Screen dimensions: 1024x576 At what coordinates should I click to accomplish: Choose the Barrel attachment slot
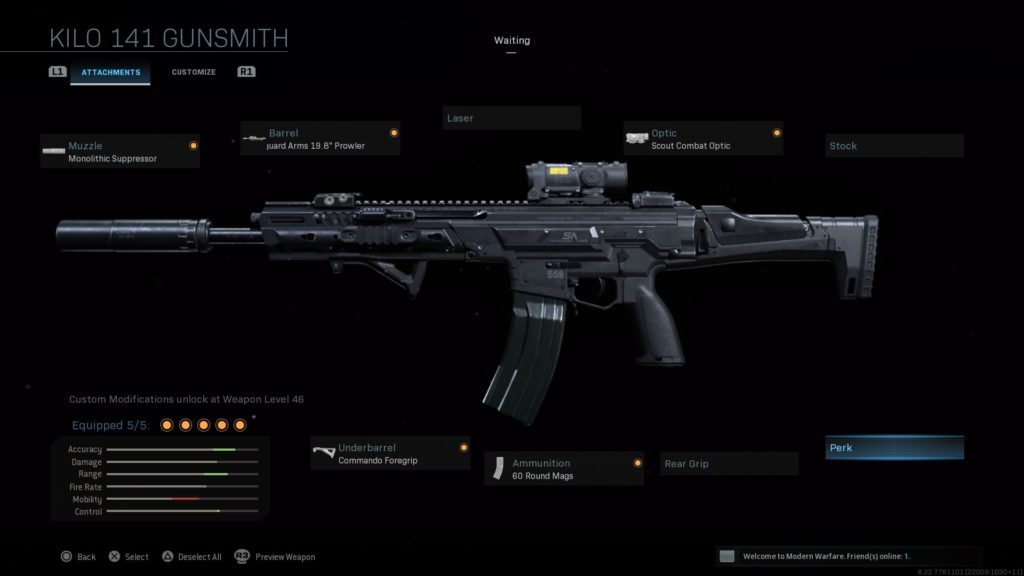click(320, 139)
